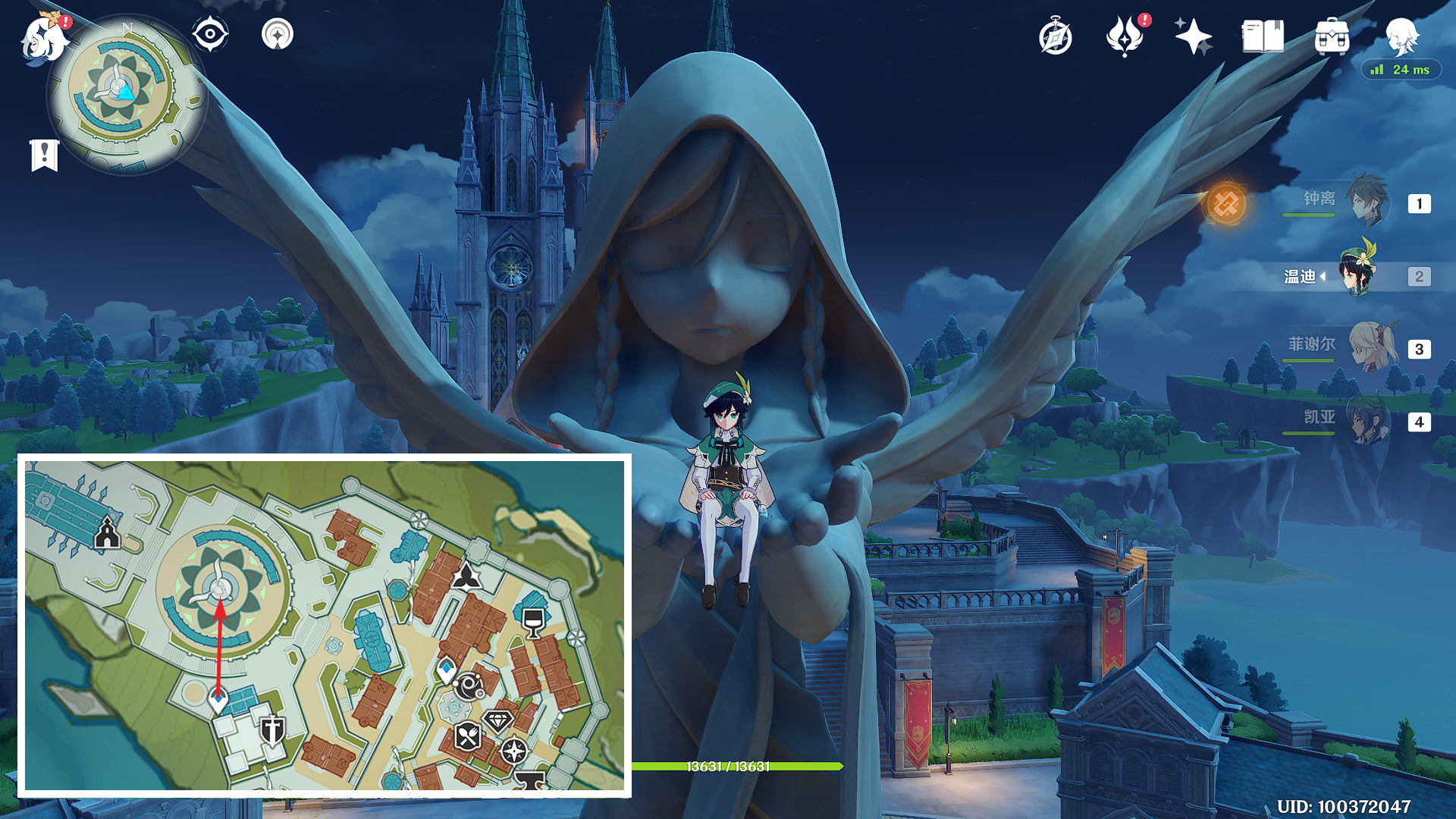Click the orange glowing co-op badge
The image size is (1456, 819).
[x=1226, y=203]
